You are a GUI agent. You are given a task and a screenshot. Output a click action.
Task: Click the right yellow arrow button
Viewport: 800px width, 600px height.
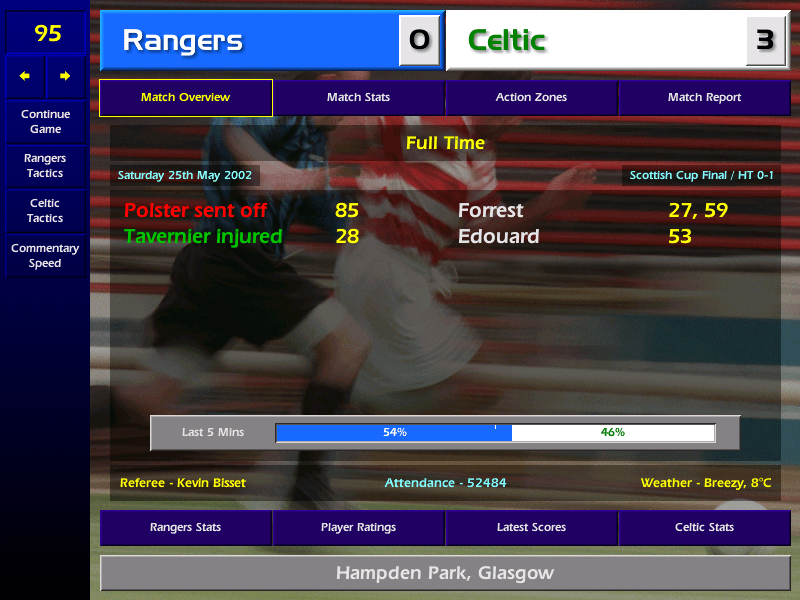coord(65,76)
